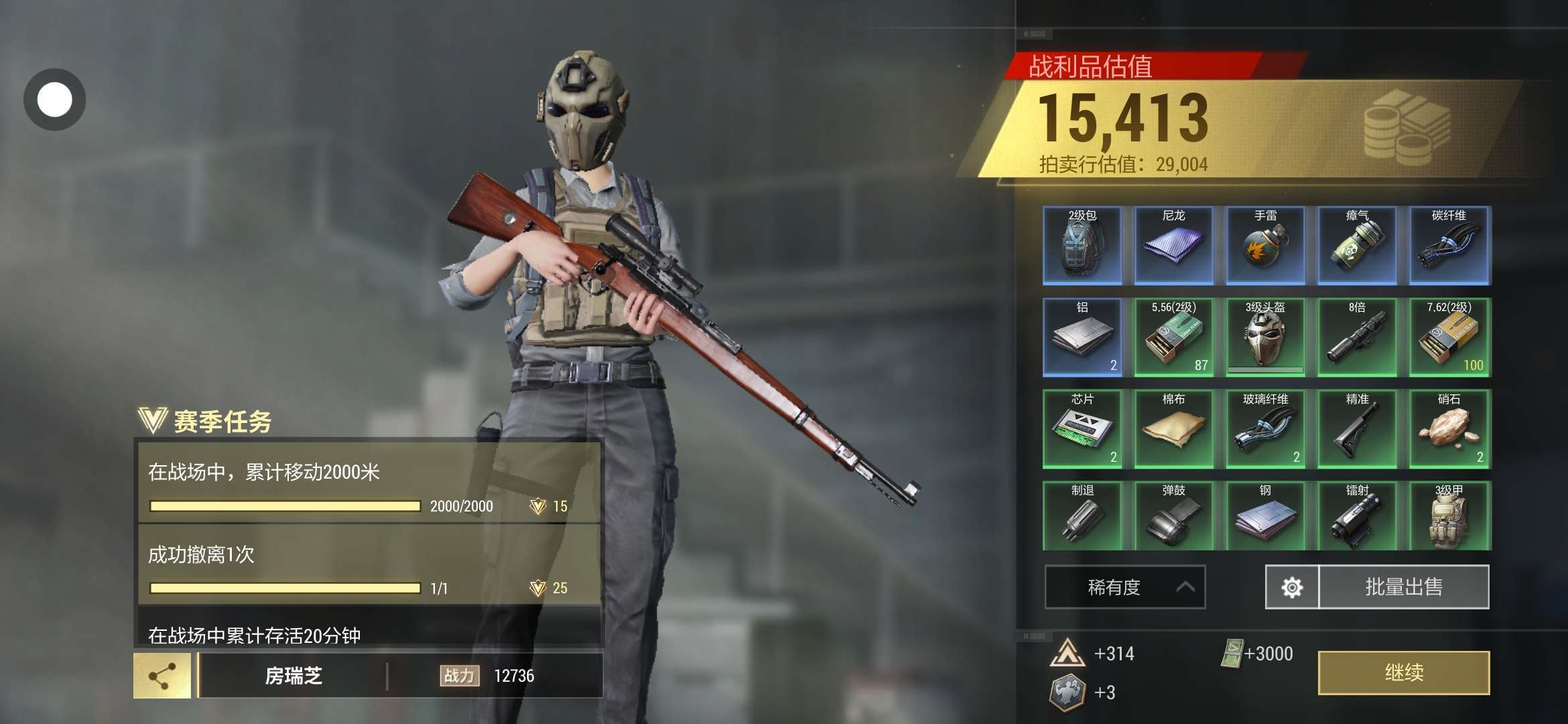
Task: Continue with the 继续 button
Action: pos(1403,672)
